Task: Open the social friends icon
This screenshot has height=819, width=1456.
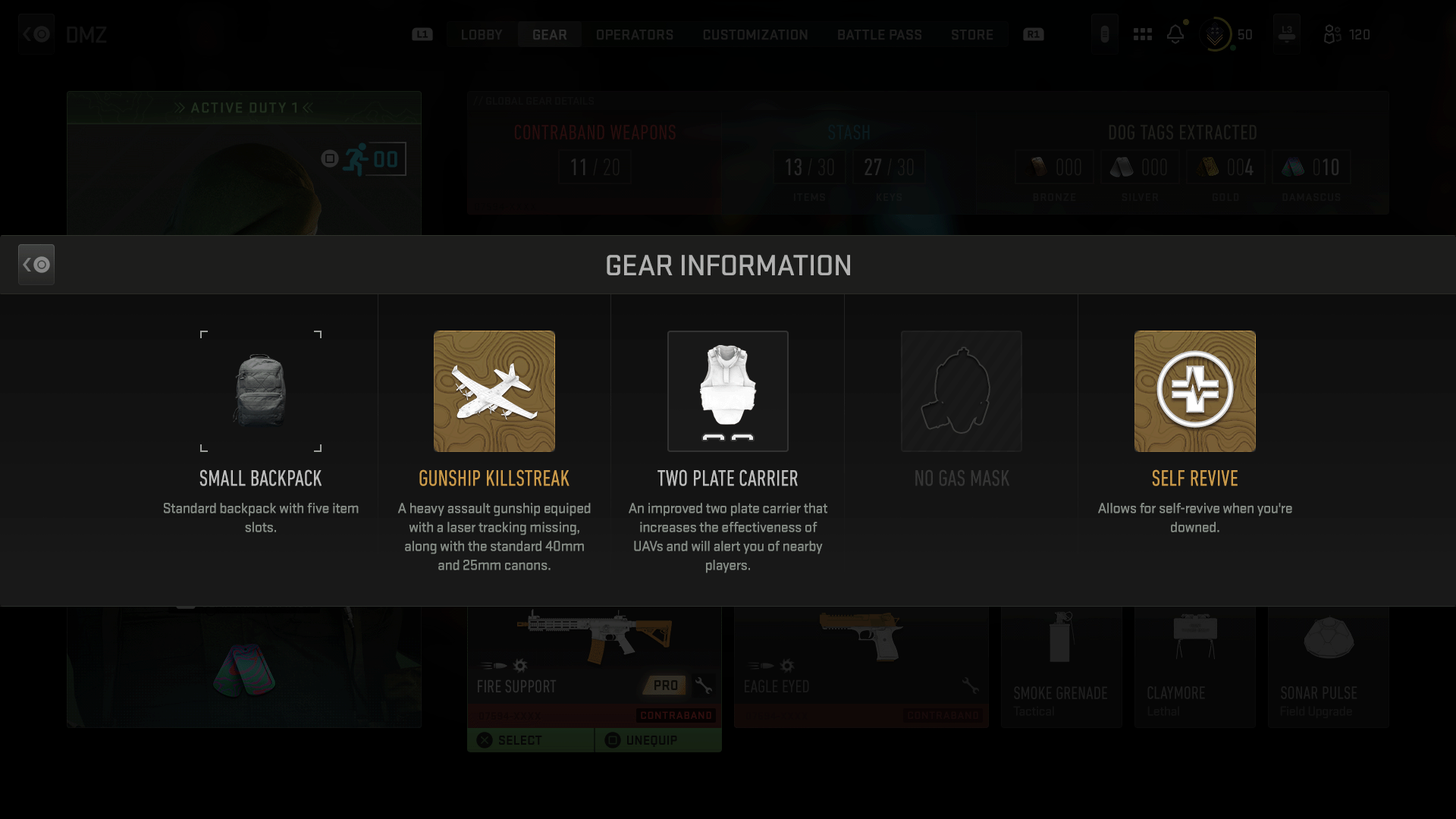Action: pos(1332,34)
